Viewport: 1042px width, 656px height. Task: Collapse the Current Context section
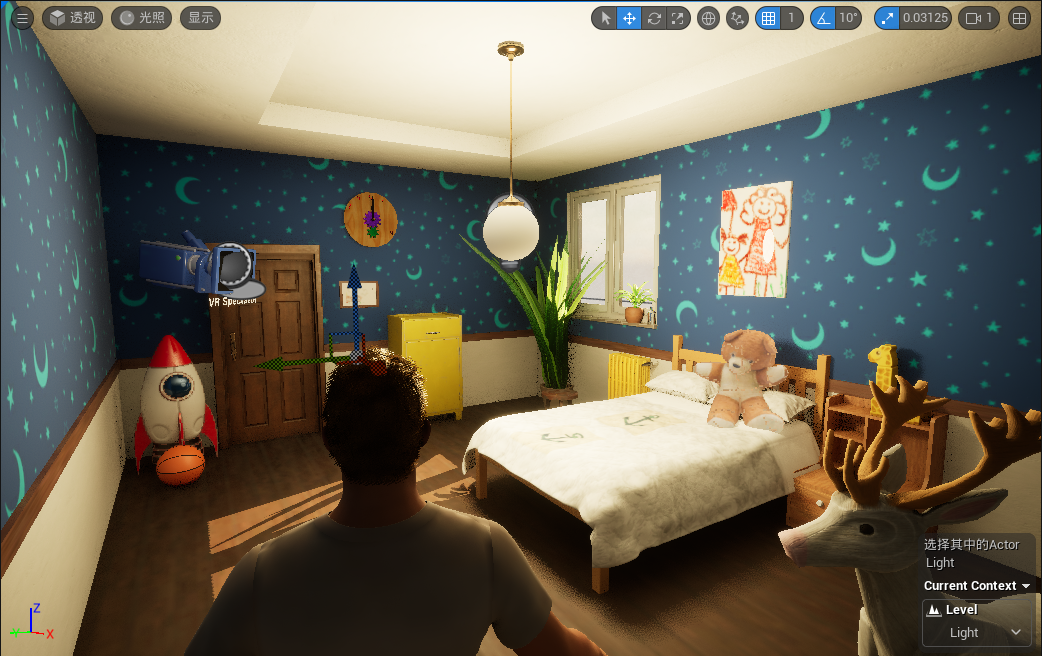tap(1025, 586)
